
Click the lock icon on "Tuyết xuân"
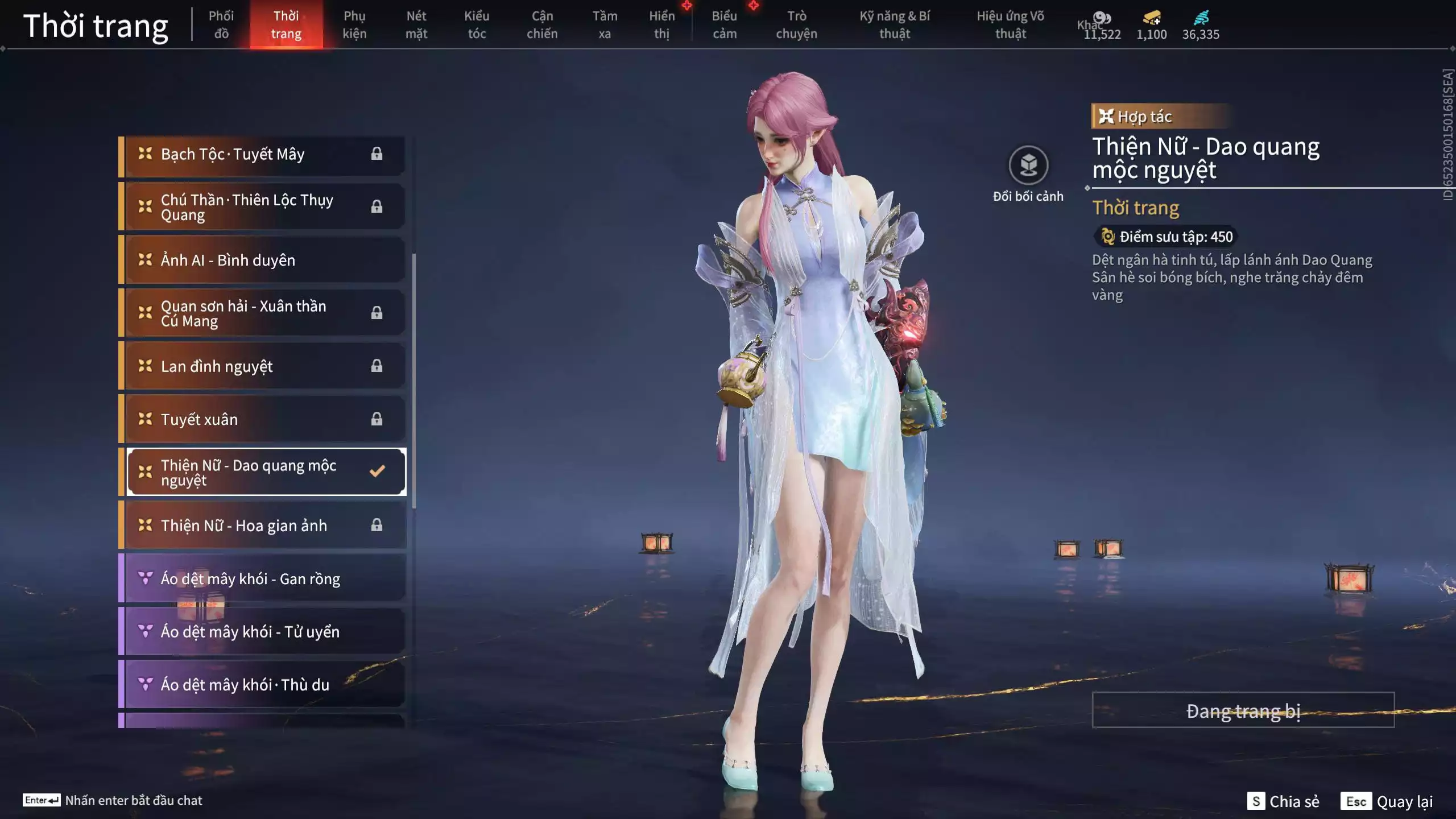click(377, 419)
